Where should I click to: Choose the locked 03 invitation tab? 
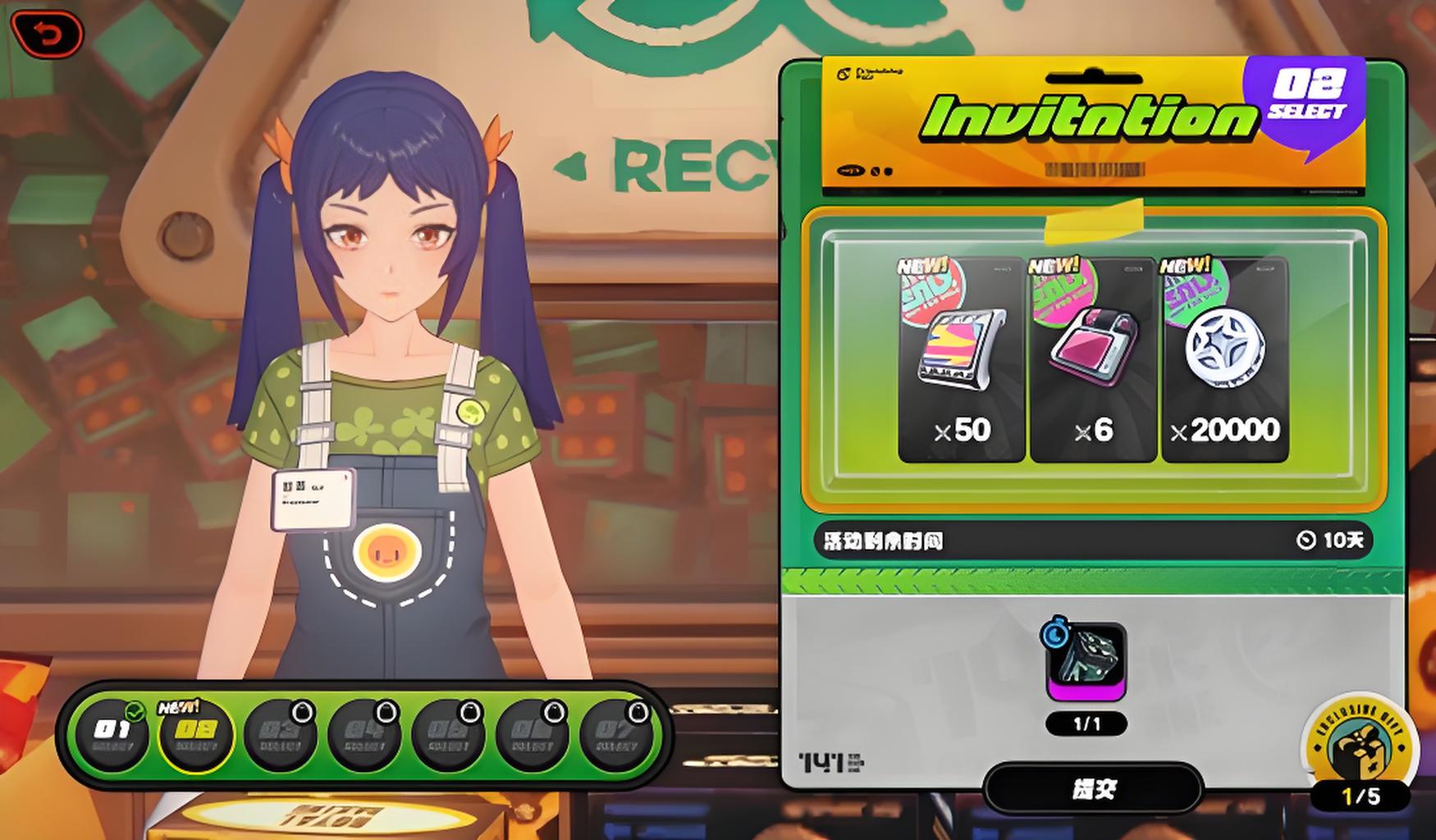281,734
